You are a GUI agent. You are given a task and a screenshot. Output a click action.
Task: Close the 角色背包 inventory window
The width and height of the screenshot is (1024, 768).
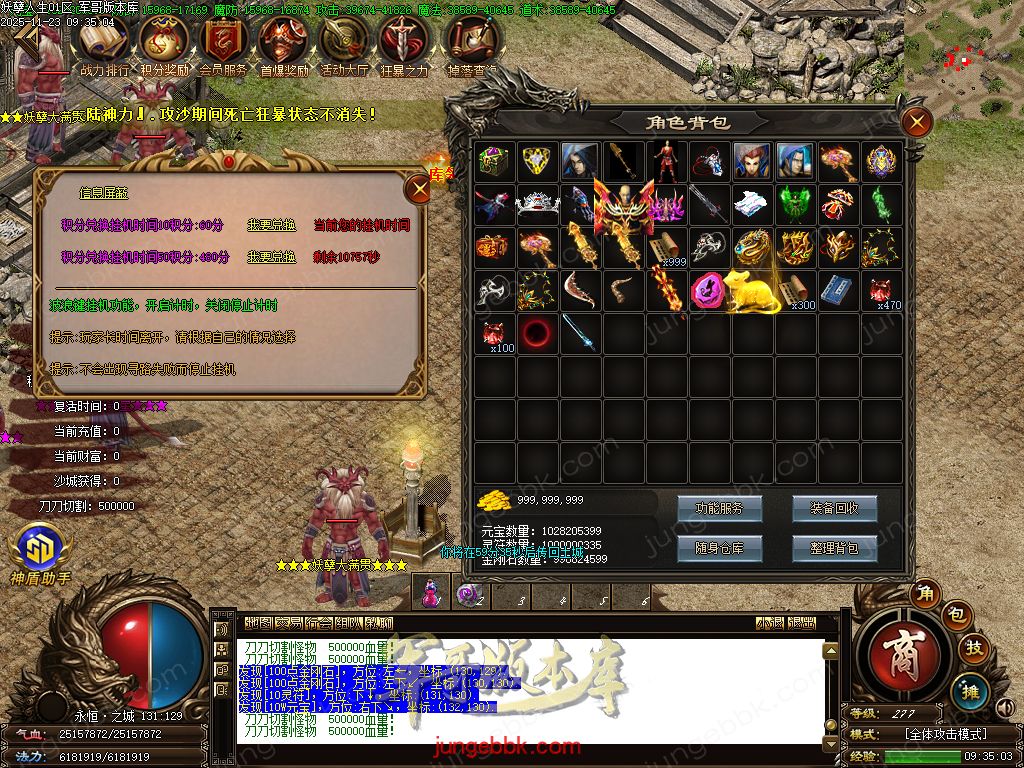(916, 123)
